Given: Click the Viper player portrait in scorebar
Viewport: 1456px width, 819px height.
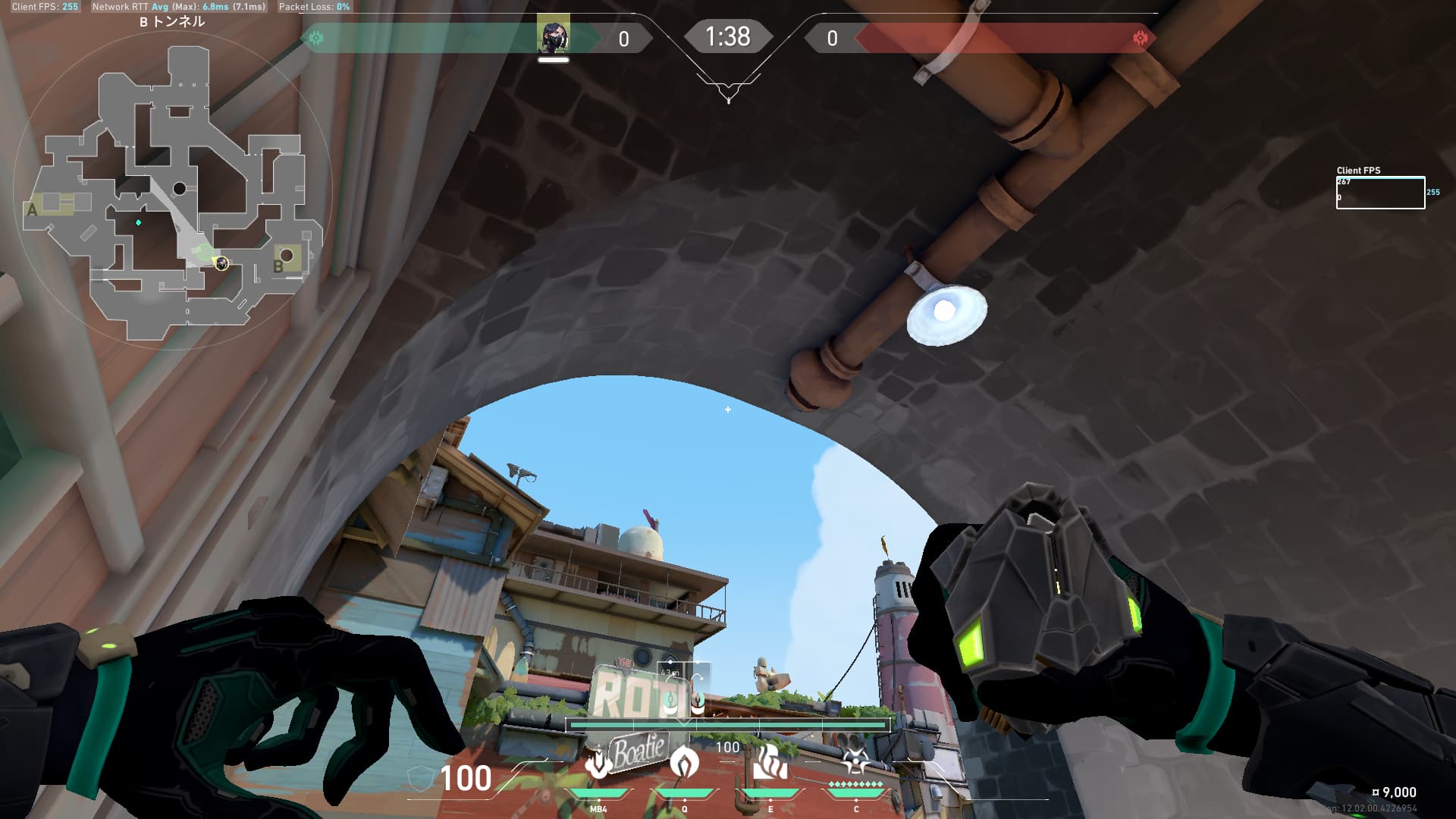Looking at the screenshot, I should pos(553,35).
